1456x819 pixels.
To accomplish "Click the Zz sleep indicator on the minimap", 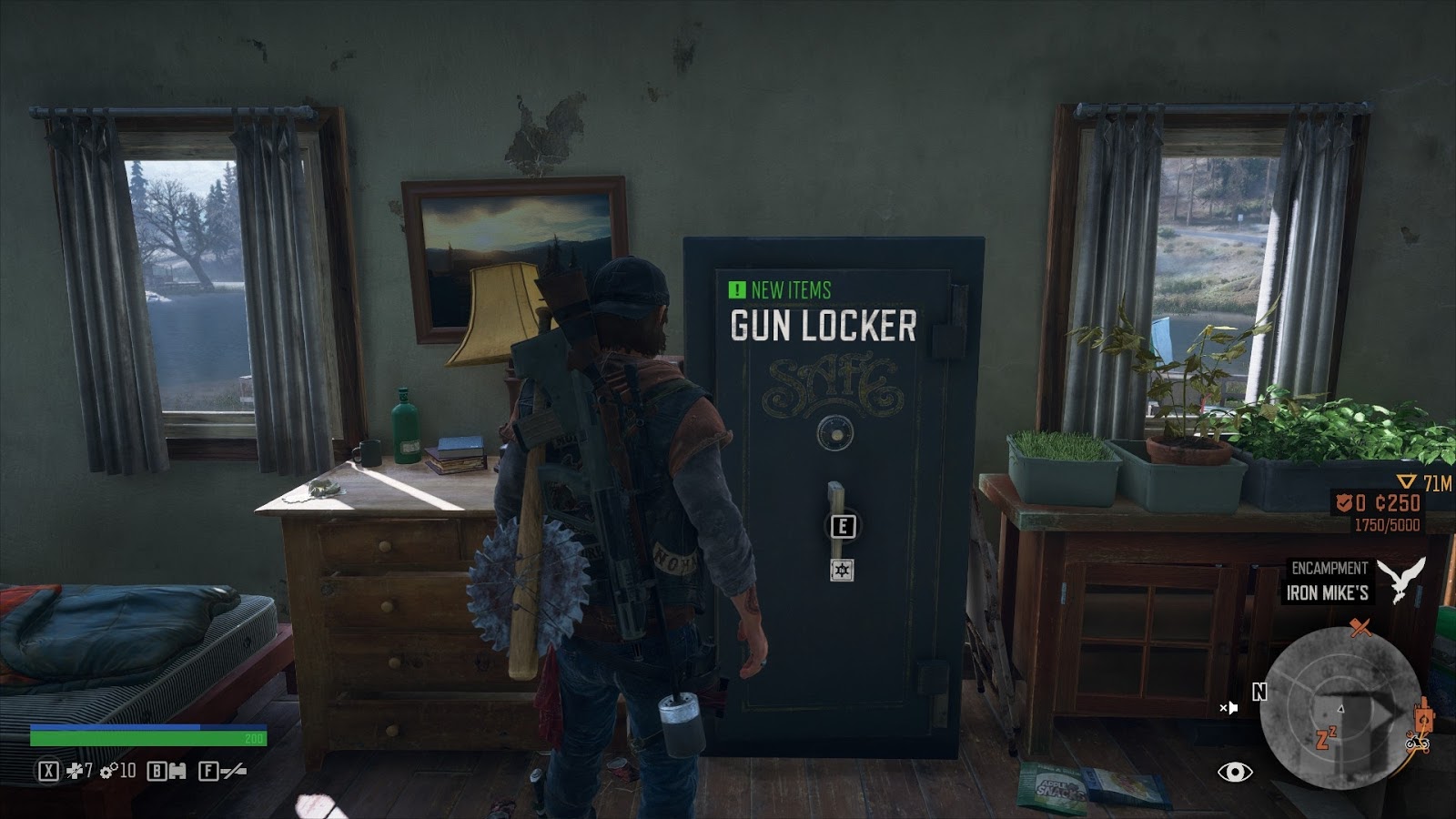I will pyautogui.click(x=1324, y=736).
